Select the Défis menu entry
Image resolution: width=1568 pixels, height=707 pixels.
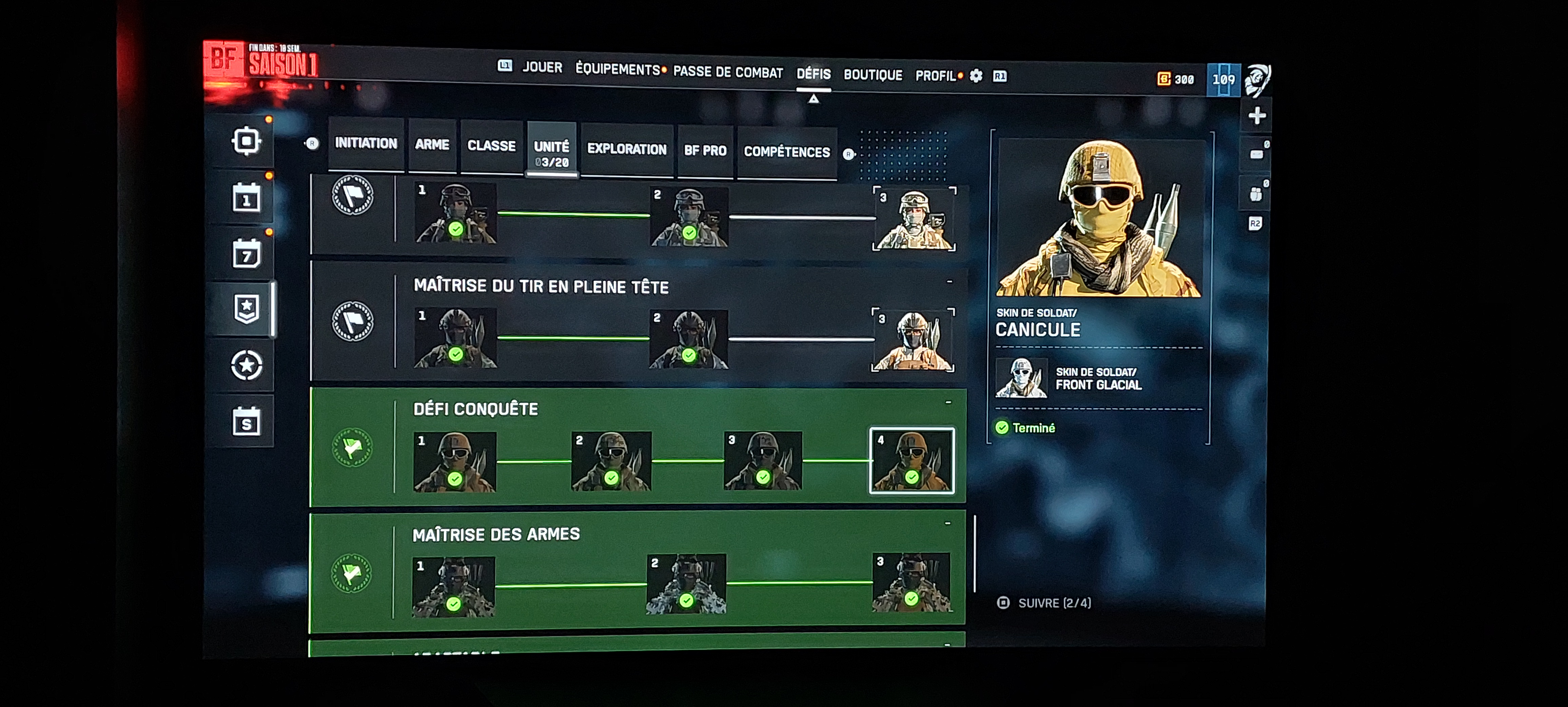click(x=813, y=74)
